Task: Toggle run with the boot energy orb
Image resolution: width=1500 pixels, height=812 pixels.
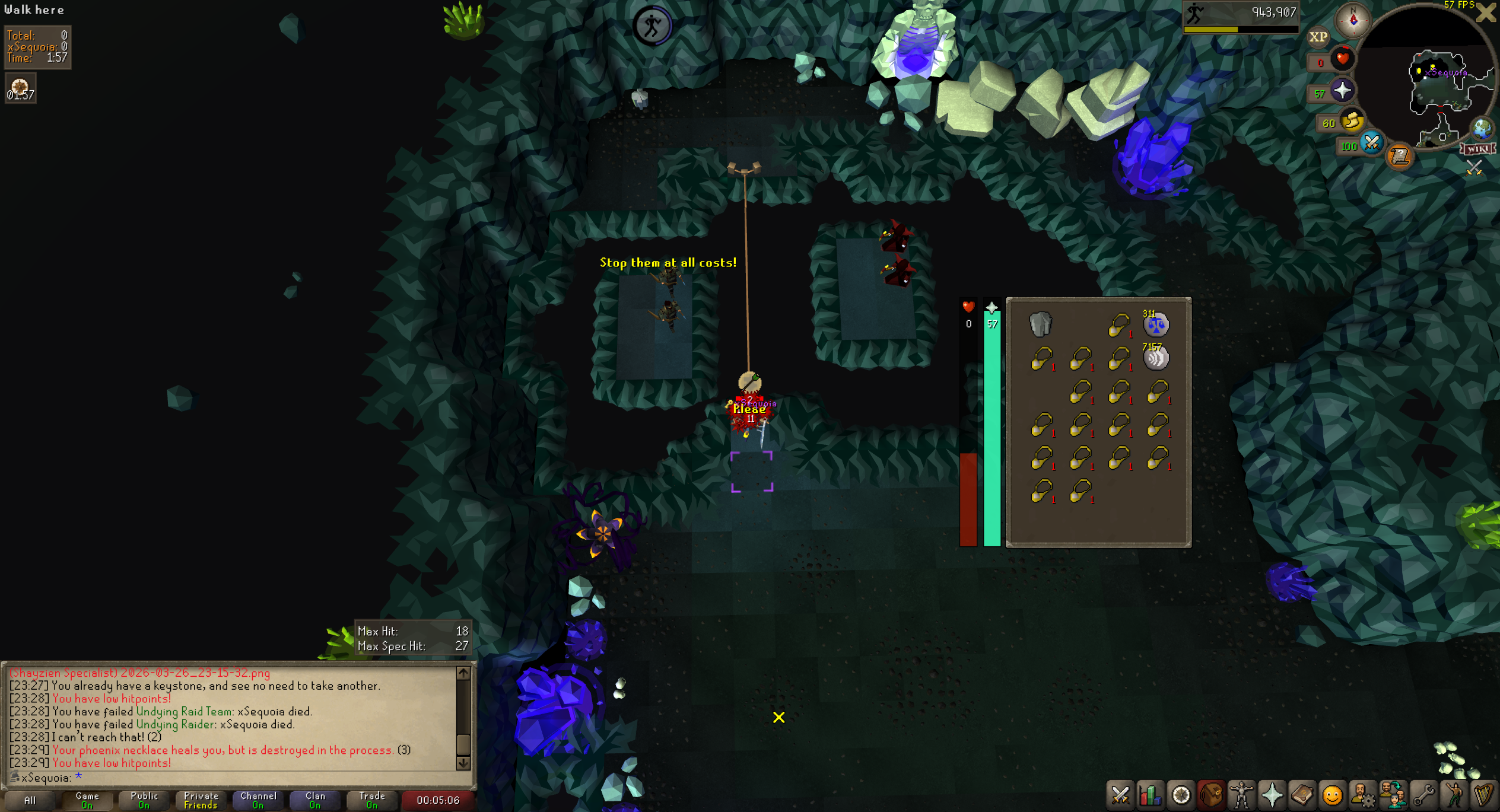Action: 1352,121
